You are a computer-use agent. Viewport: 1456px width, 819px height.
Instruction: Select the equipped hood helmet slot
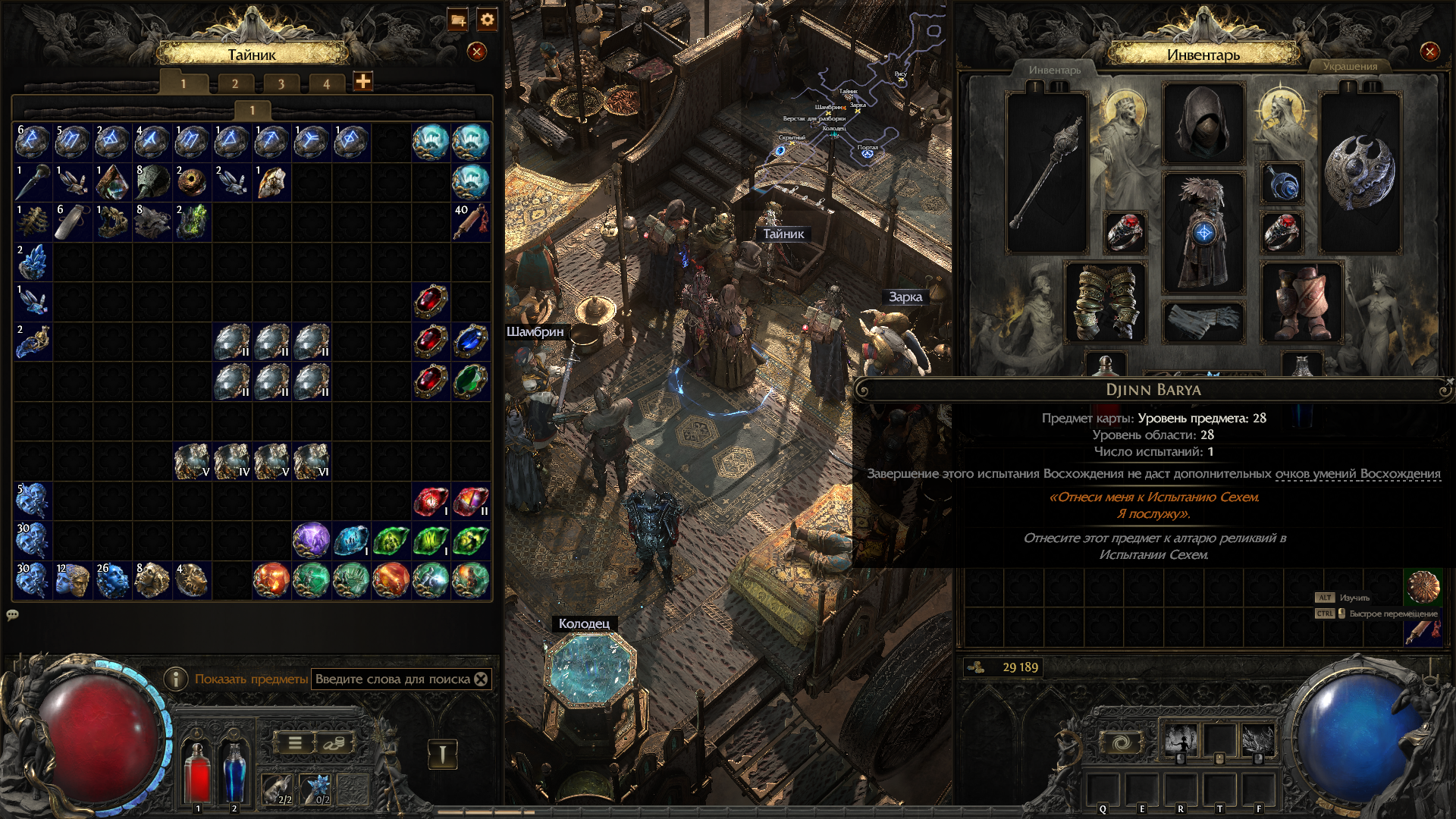coord(1203,124)
